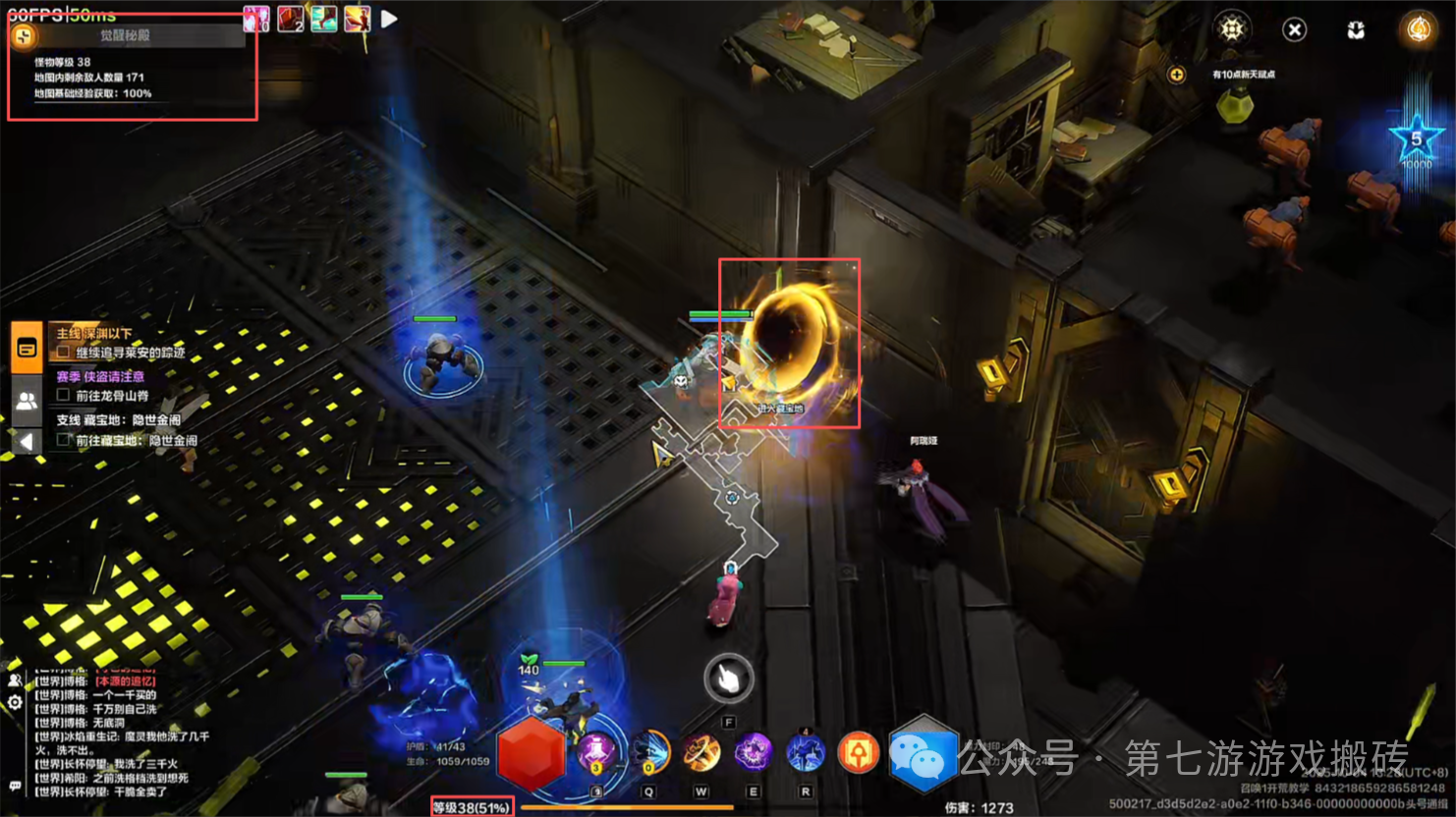Tap the hand-pointer interact button
The height and width of the screenshot is (817, 1456).
tap(728, 678)
